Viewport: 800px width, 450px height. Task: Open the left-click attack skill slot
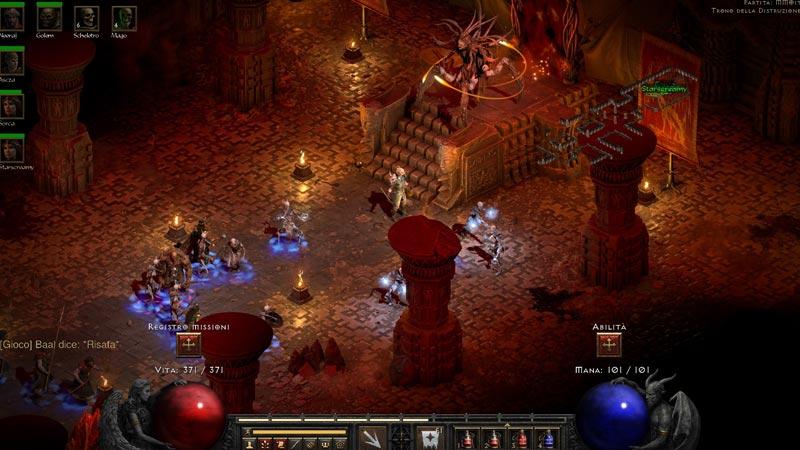click(372, 436)
